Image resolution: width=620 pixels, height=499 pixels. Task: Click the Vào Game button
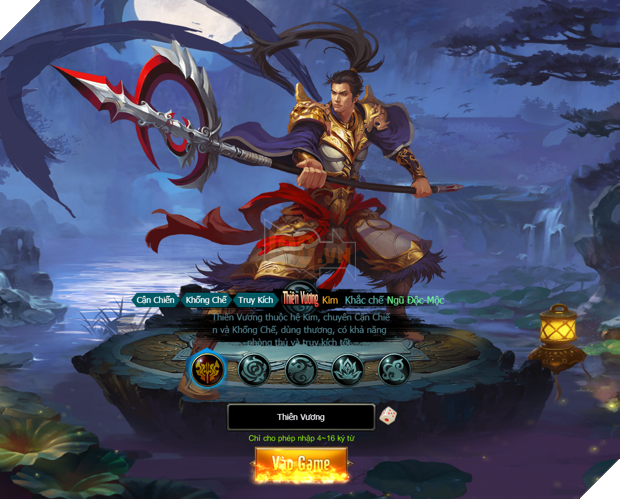tap(301, 465)
